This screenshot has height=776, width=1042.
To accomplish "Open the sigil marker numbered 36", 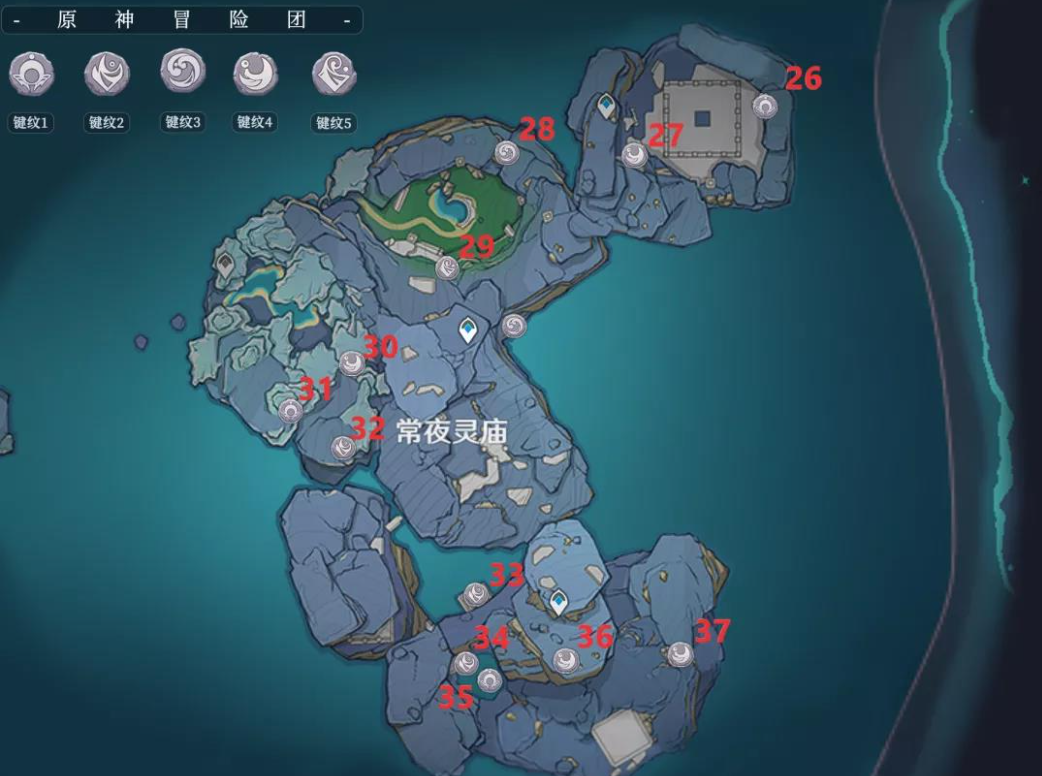I will coord(566,659).
